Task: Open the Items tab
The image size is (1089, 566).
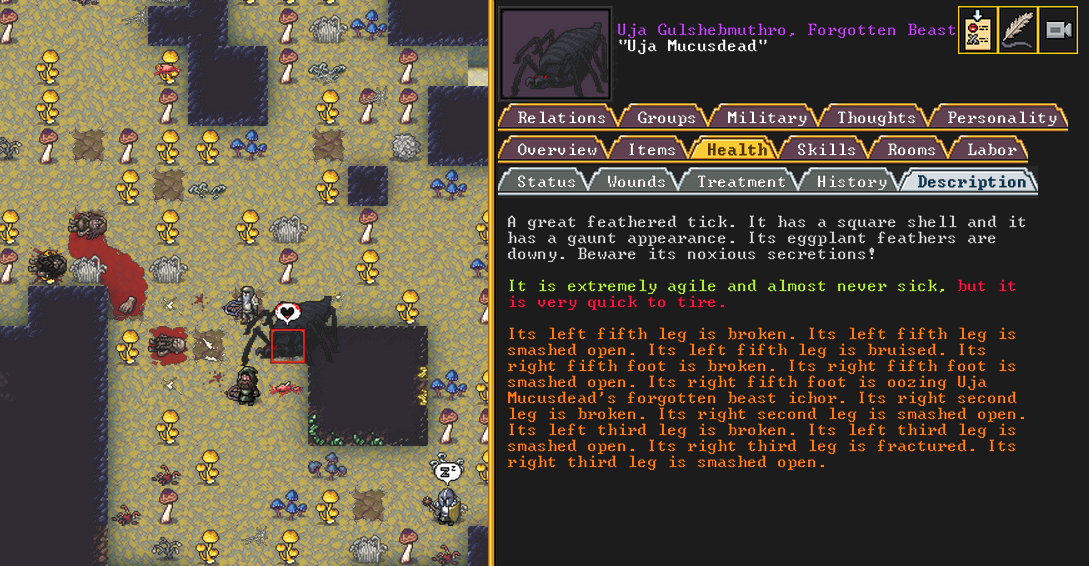Action: 651,150
